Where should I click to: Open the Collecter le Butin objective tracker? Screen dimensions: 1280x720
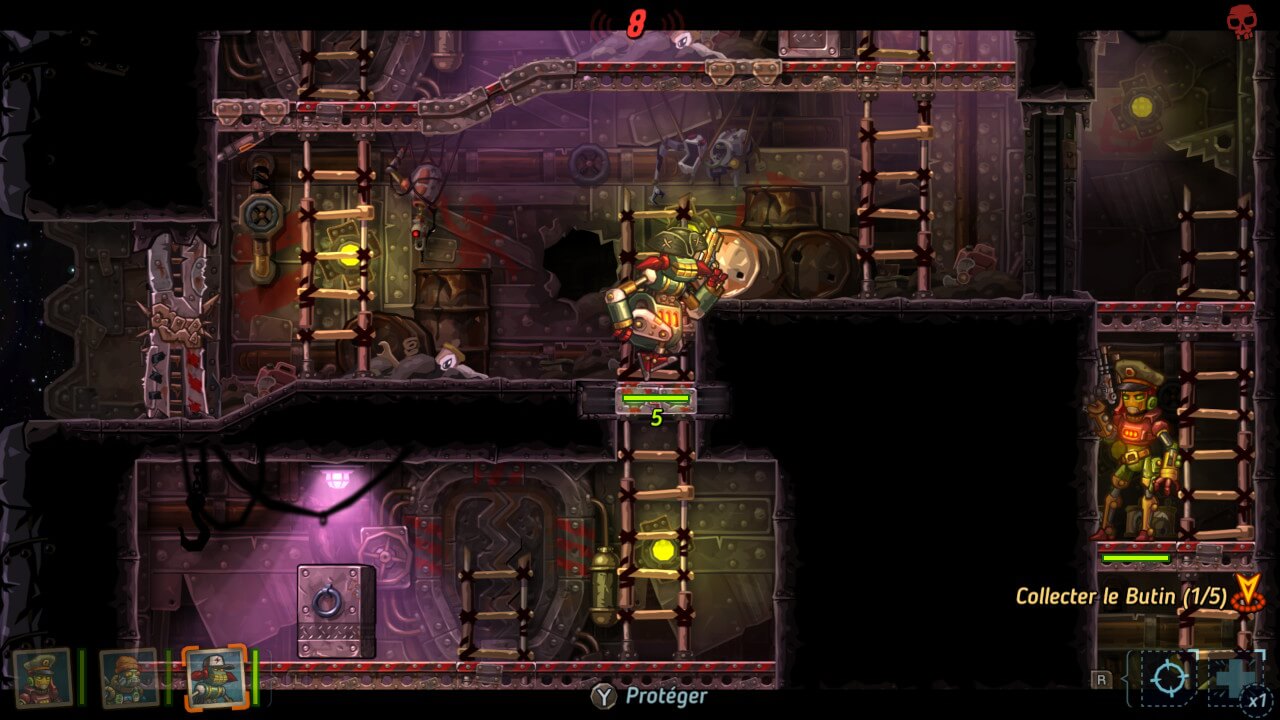tap(1120, 596)
